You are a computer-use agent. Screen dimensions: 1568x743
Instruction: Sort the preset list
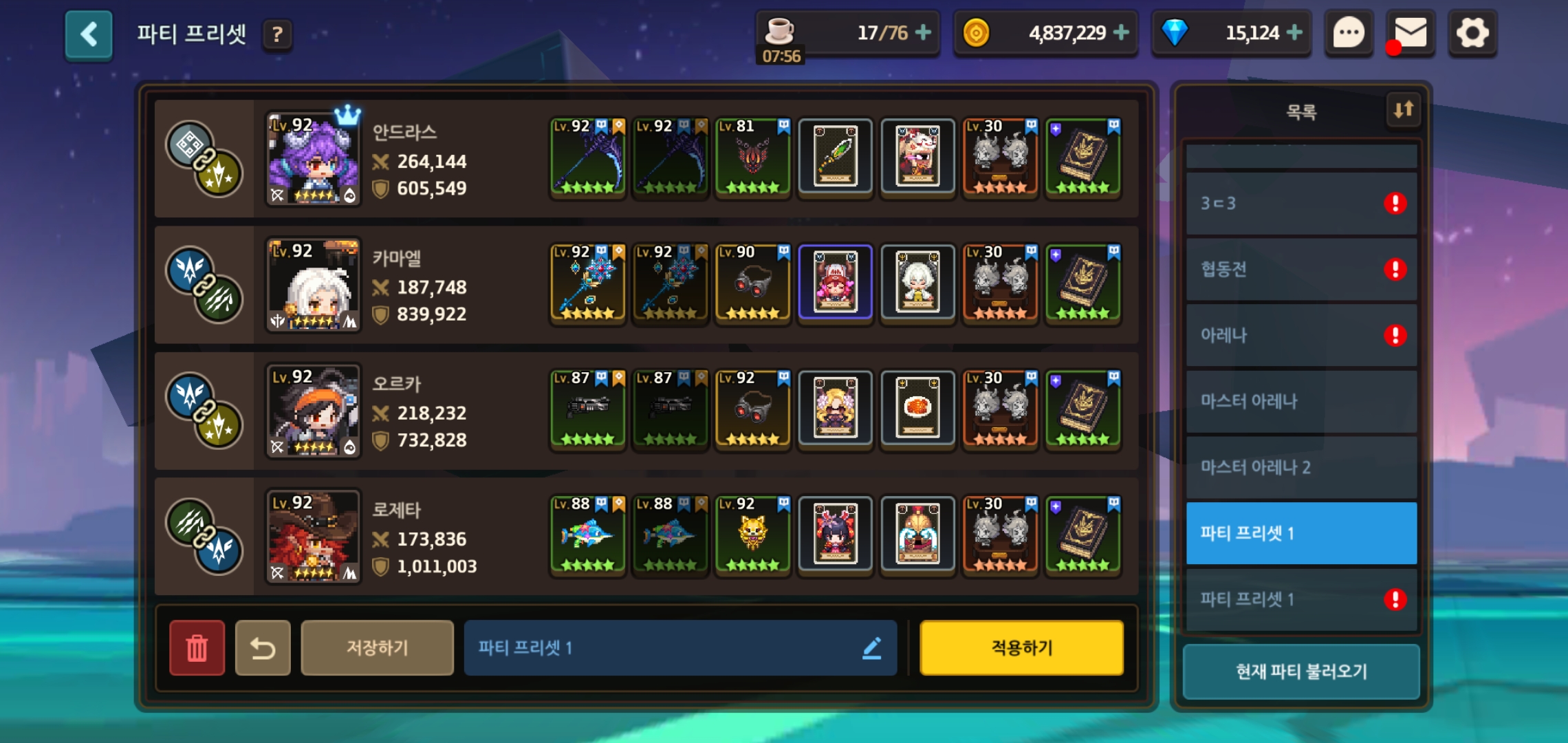pos(1403,110)
